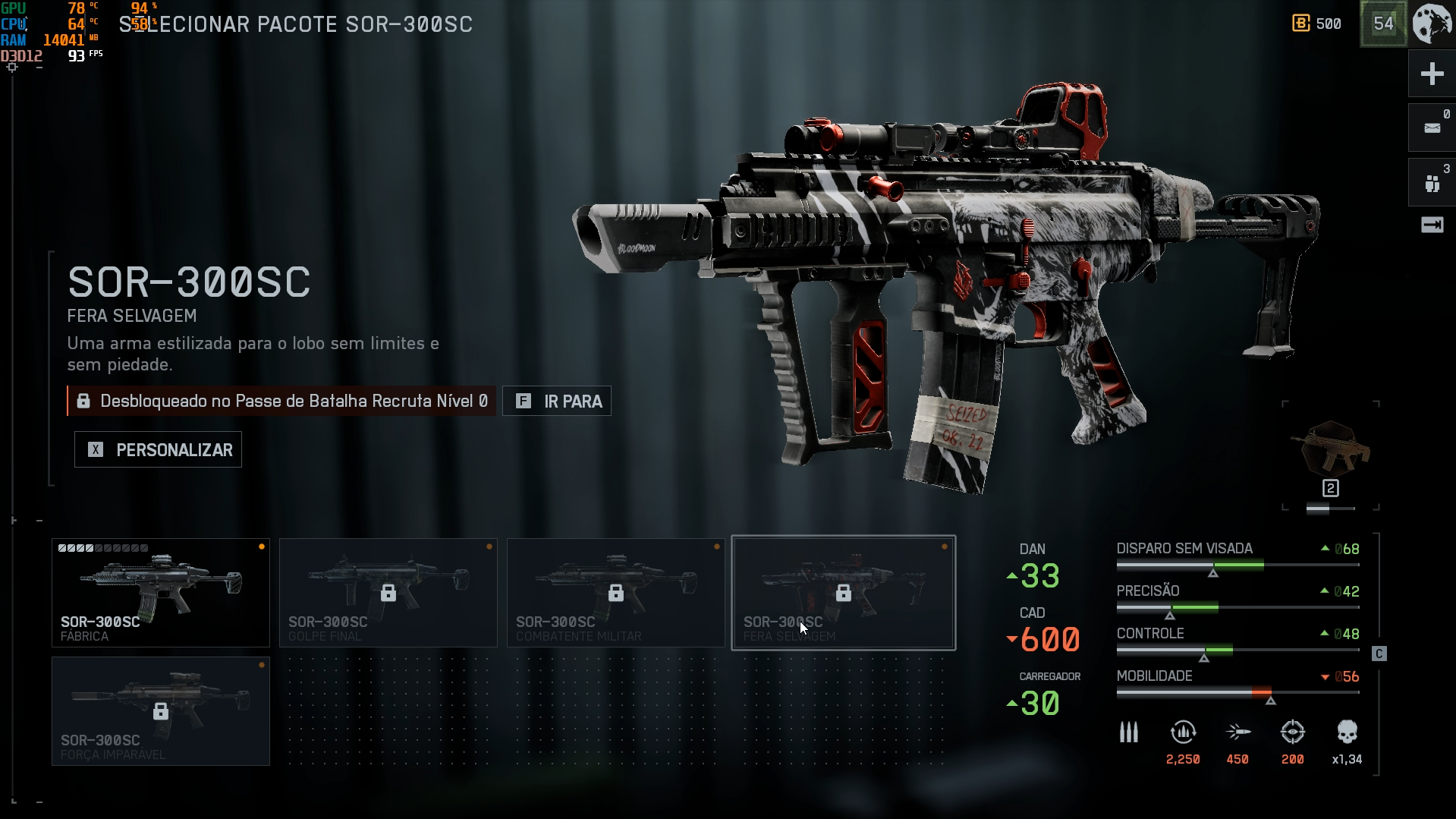Screen dimensions: 1456x819
Task: Select the SOR-300SC Fábrica package
Action: pos(161,593)
